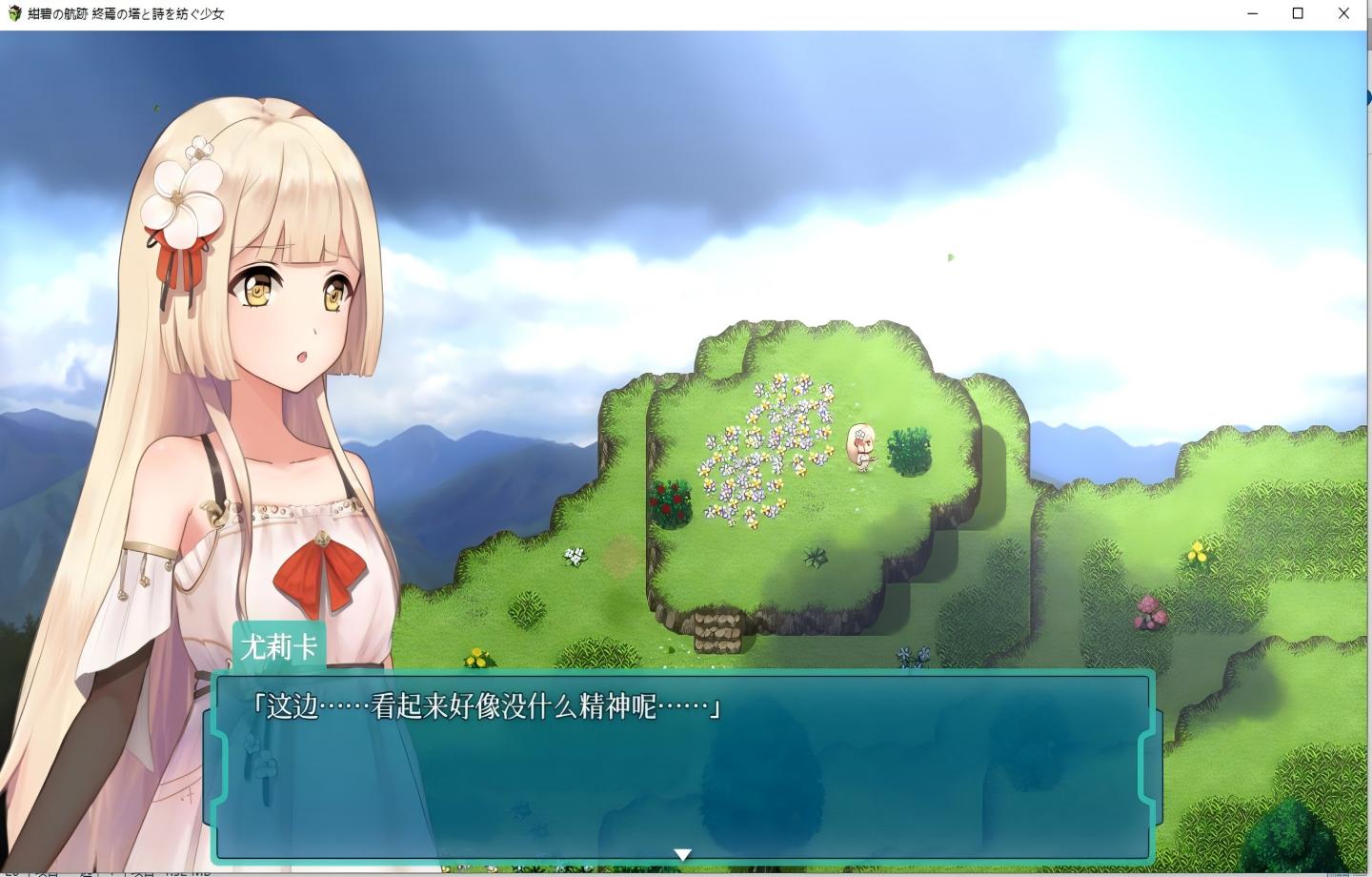Click the dark arrow at the right screen edge

pos(1366,98)
